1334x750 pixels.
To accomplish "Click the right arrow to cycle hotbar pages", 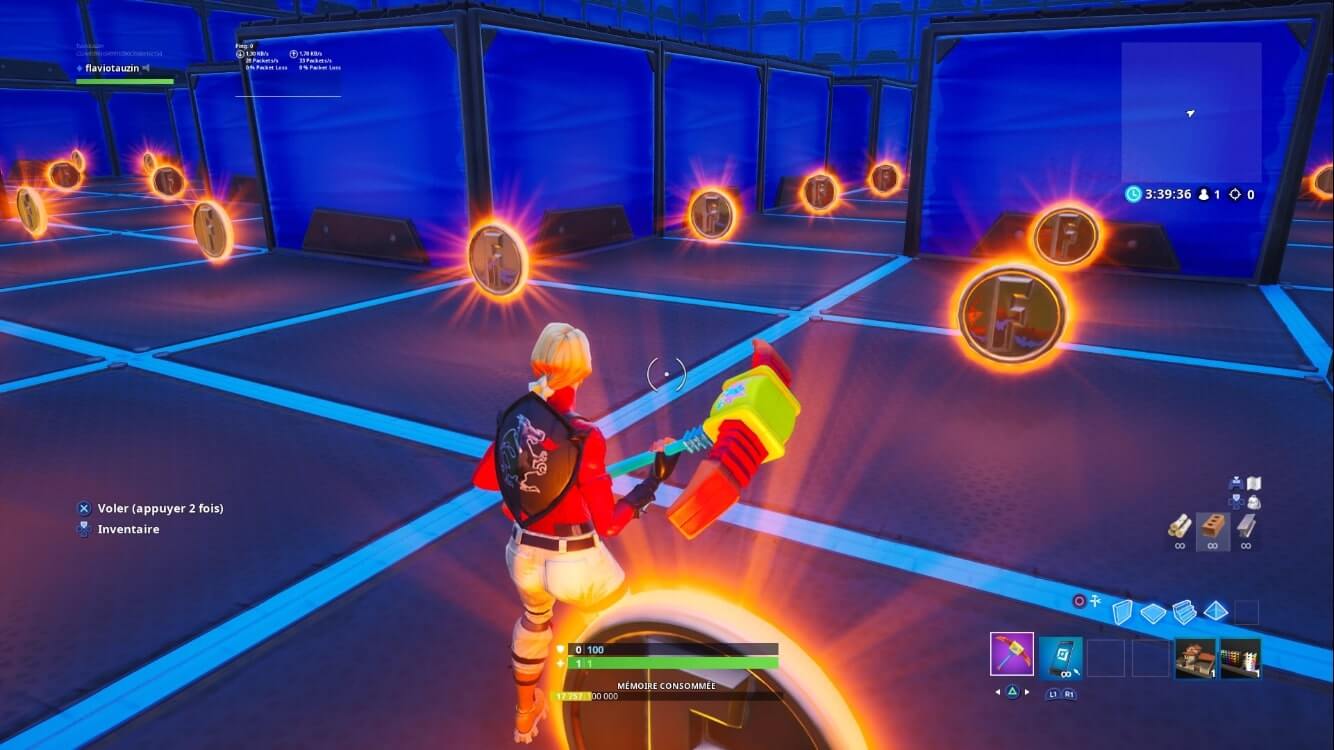I will coord(1025,690).
